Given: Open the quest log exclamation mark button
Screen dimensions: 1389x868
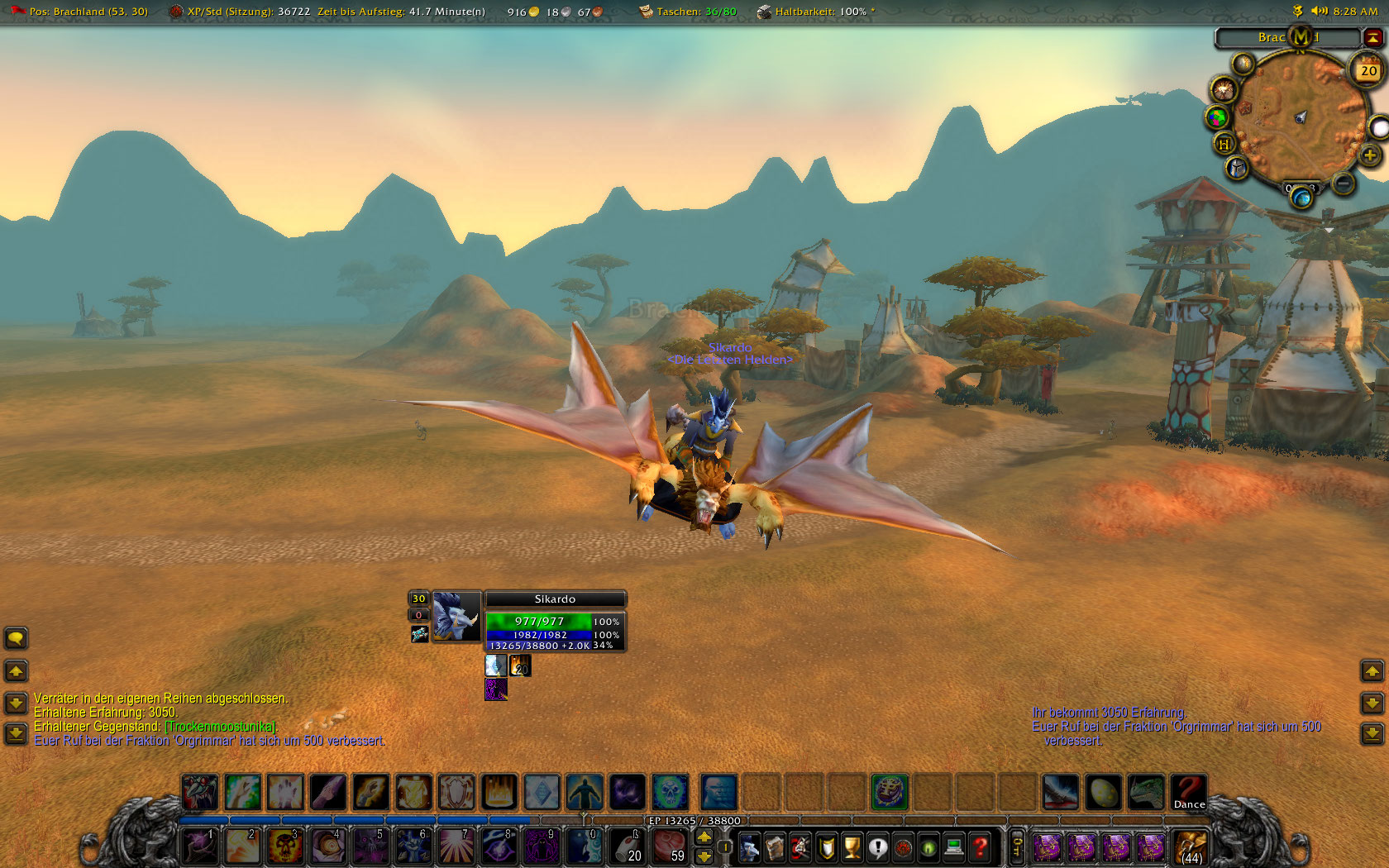Looking at the screenshot, I should coord(877,847).
